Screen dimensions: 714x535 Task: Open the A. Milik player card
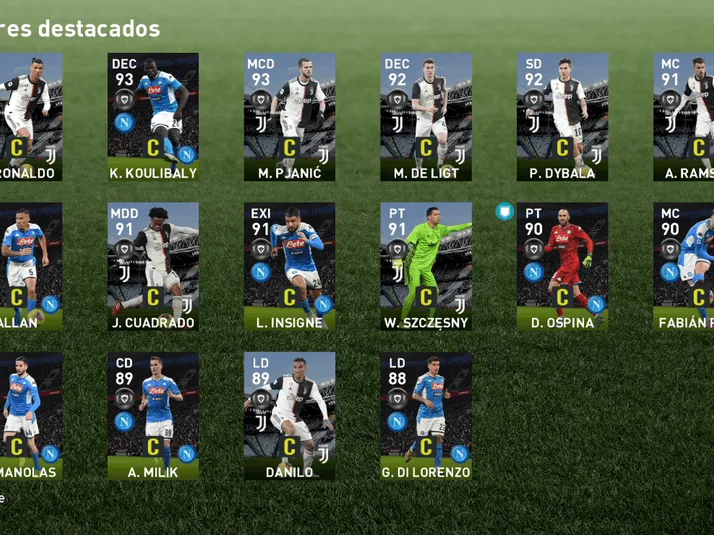point(153,415)
